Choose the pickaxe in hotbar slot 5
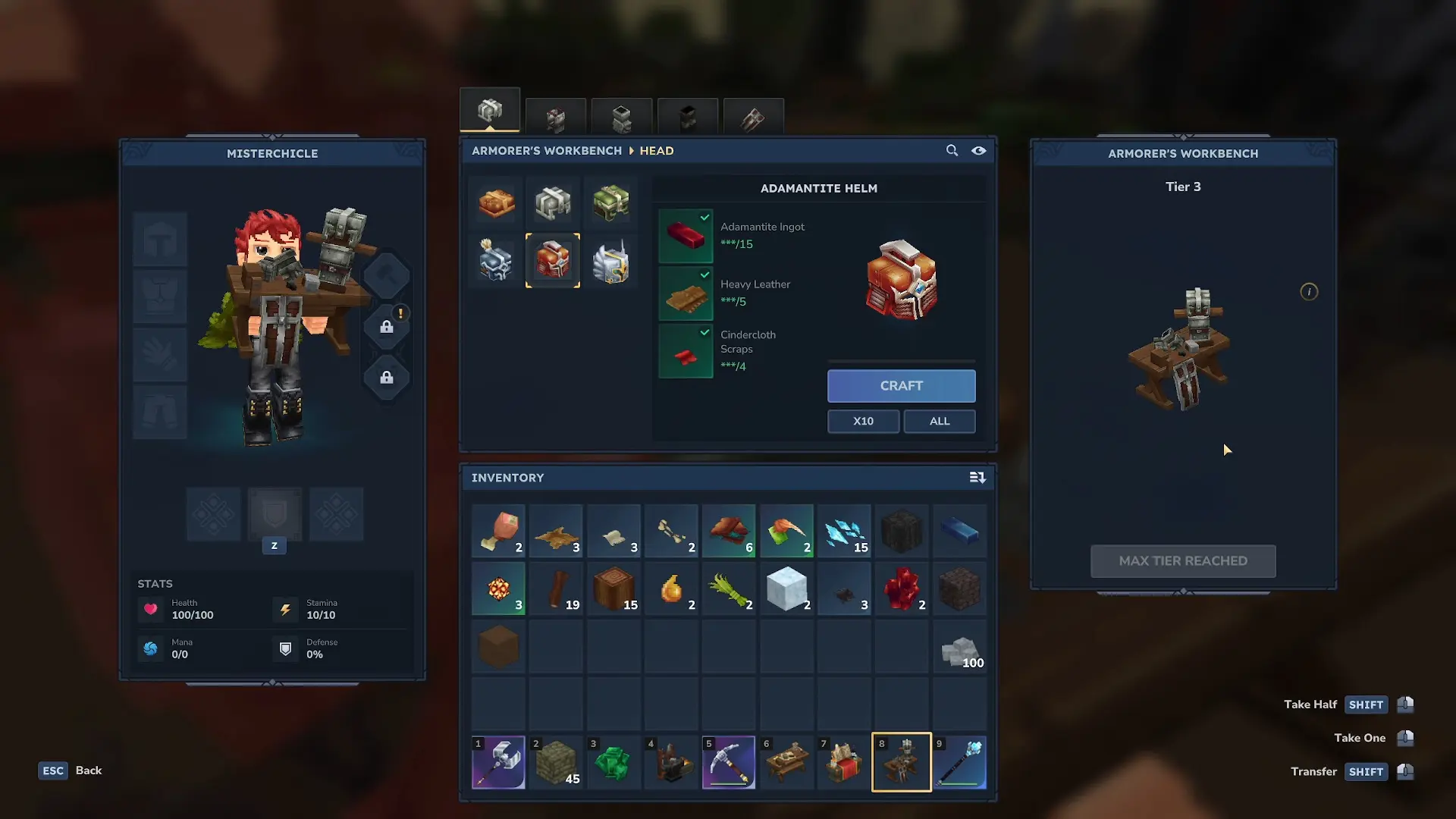Image resolution: width=1456 pixels, height=819 pixels. [x=729, y=762]
